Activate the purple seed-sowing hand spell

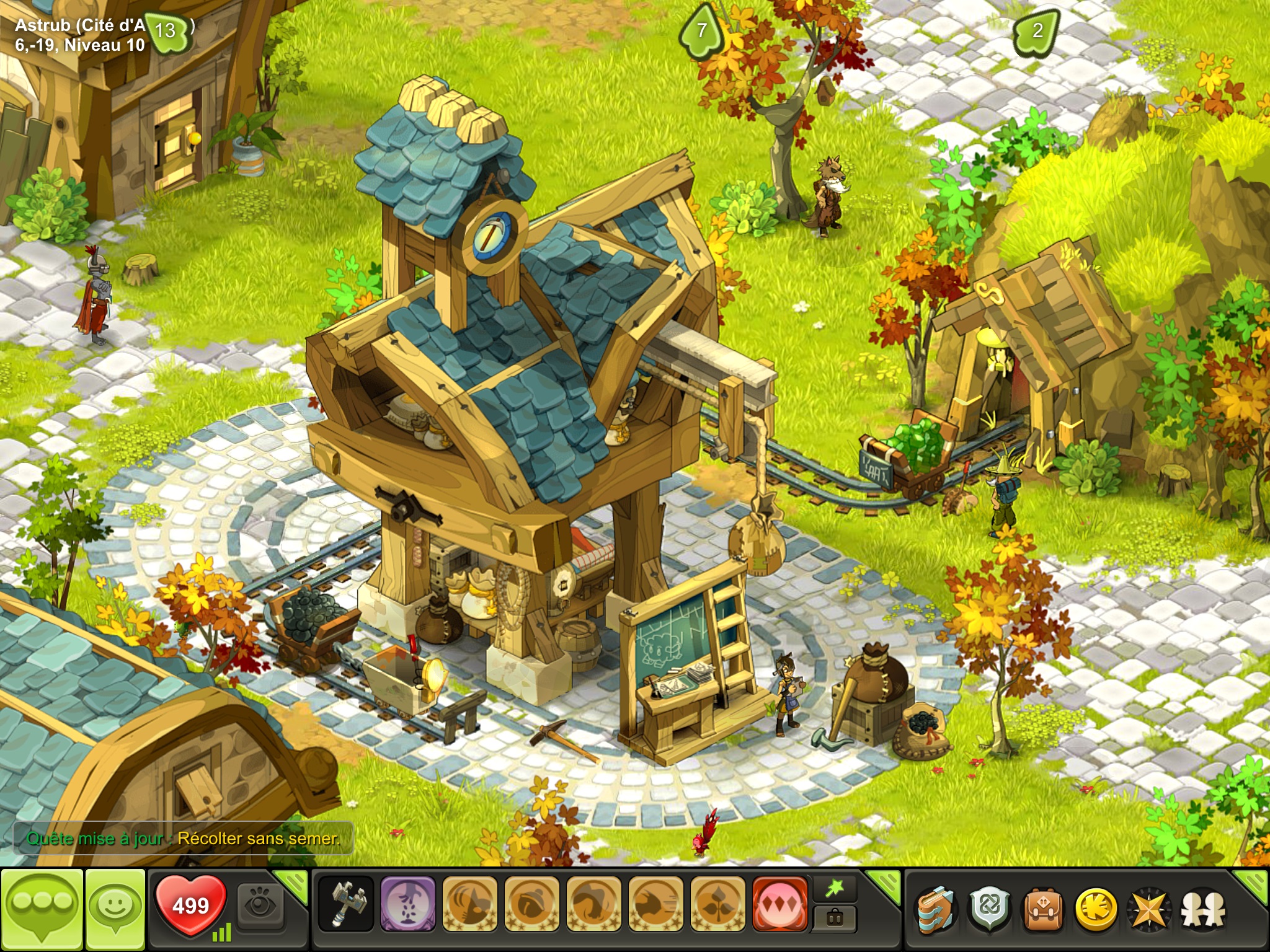coord(407,904)
